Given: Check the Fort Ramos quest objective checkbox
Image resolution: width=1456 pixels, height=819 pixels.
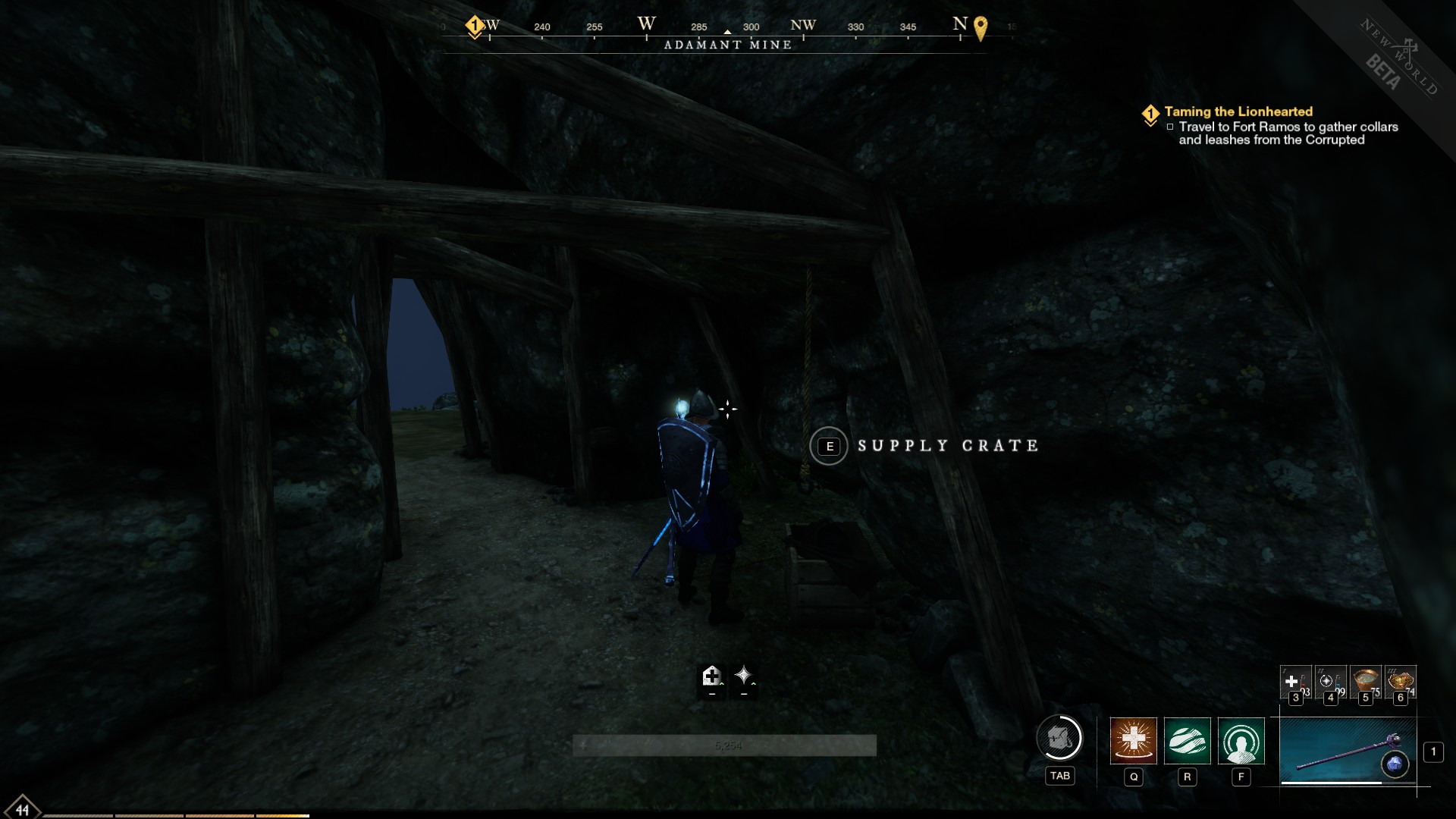Looking at the screenshot, I should (x=1169, y=127).
